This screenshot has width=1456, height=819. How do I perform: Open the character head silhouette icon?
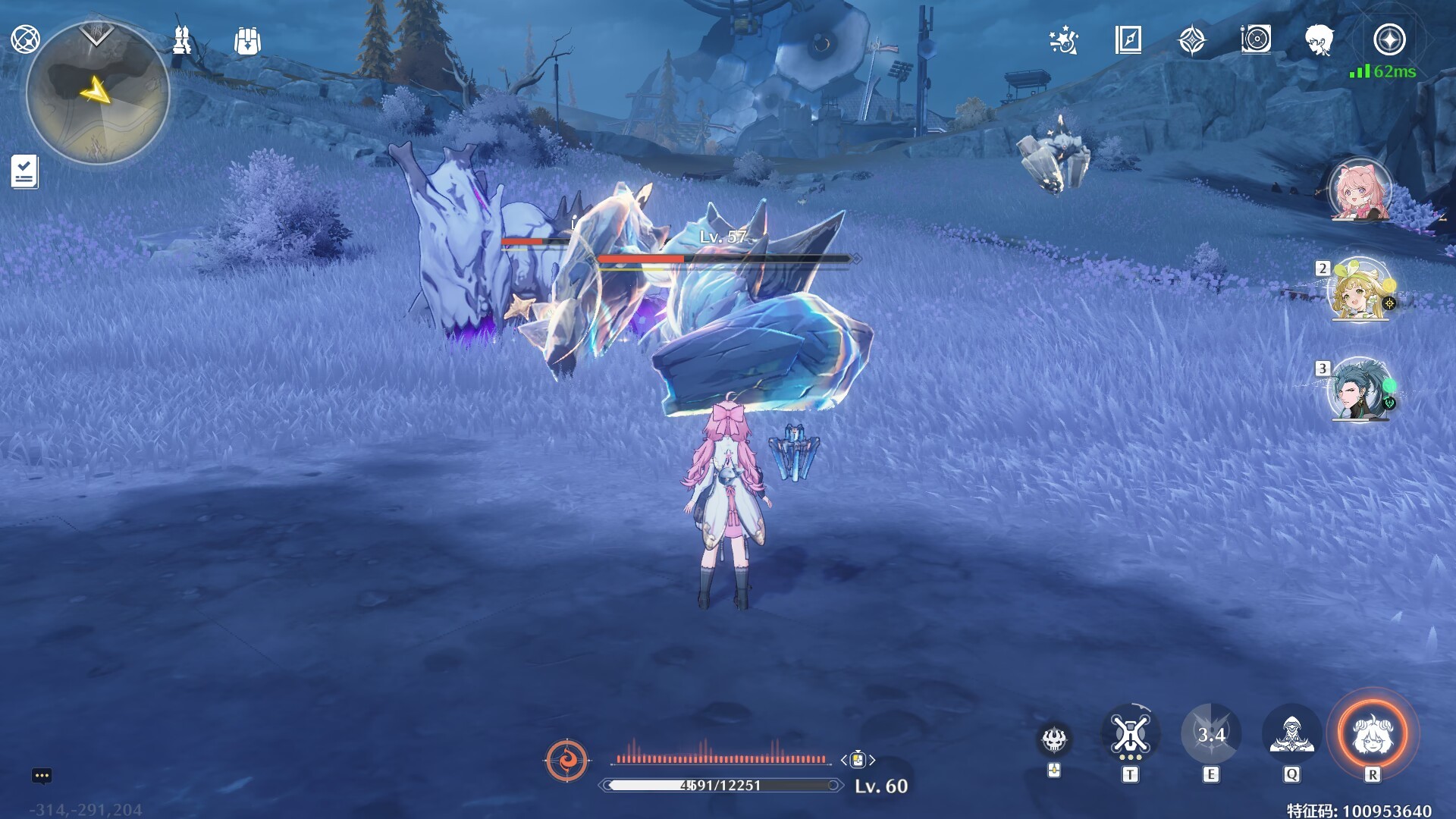(x=1319, y=40)
